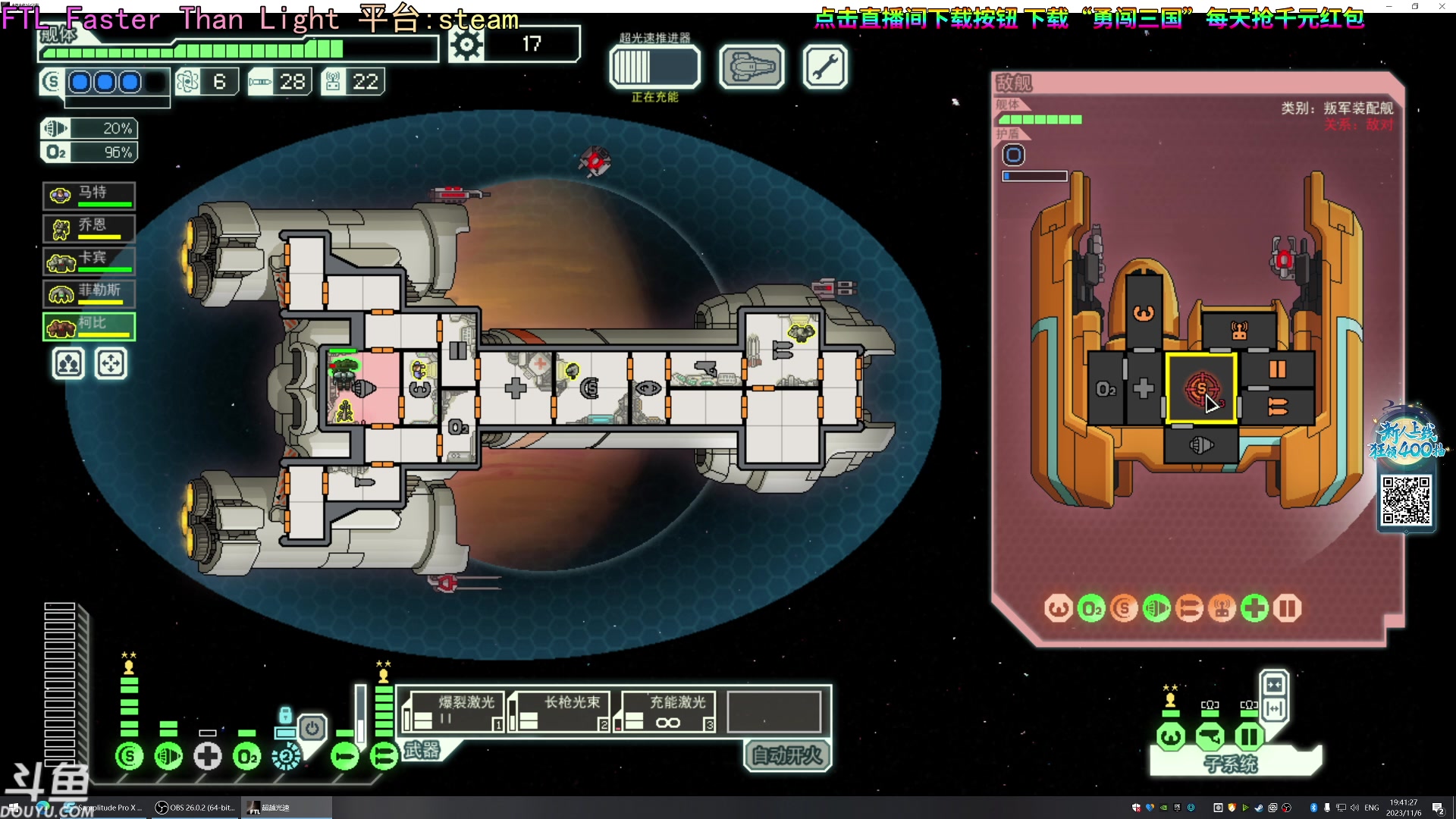Add power to the oxygen system
Screen dimensions: 1456x819
(247, 756)
